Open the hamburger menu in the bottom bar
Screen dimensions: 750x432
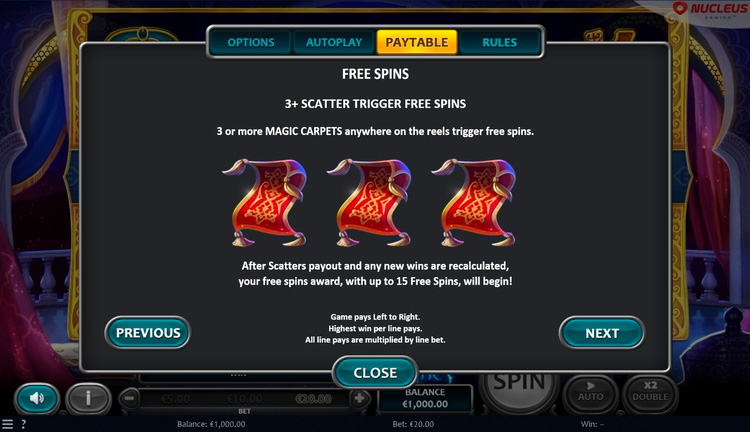click(x=7, y=424)
